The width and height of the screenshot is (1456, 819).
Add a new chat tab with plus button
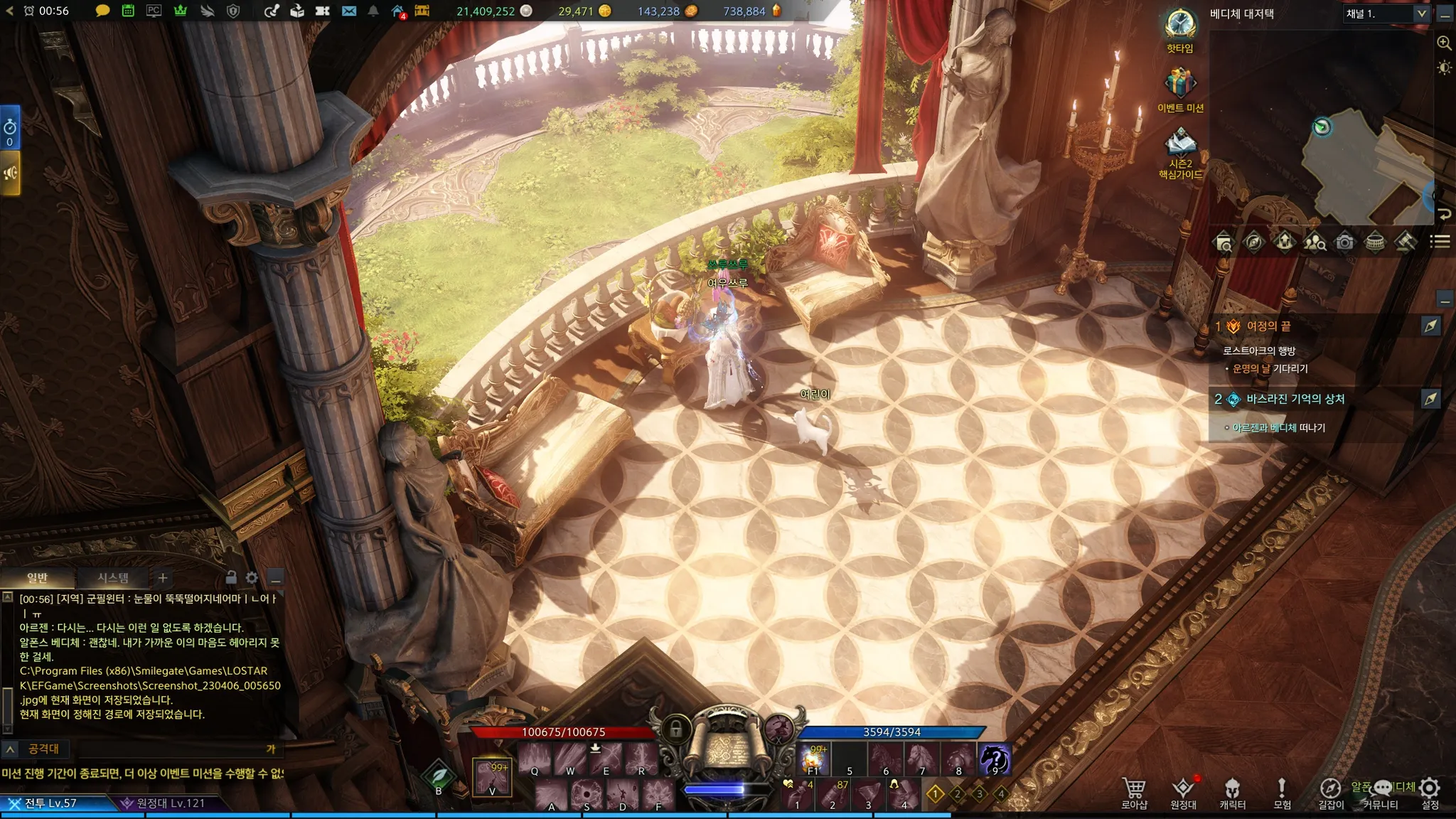(163, 578)
